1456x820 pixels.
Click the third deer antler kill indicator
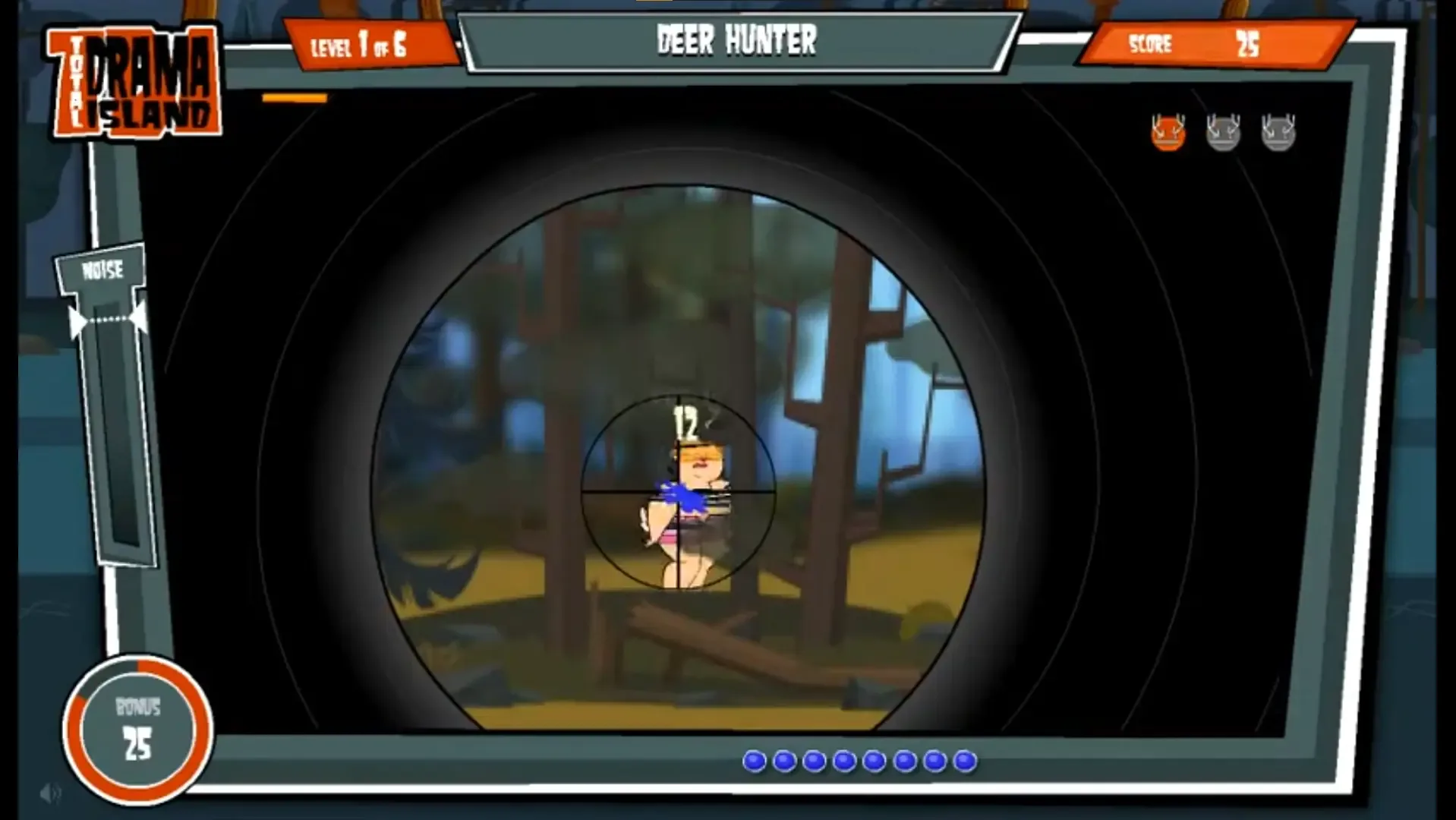coord(1278,131)
